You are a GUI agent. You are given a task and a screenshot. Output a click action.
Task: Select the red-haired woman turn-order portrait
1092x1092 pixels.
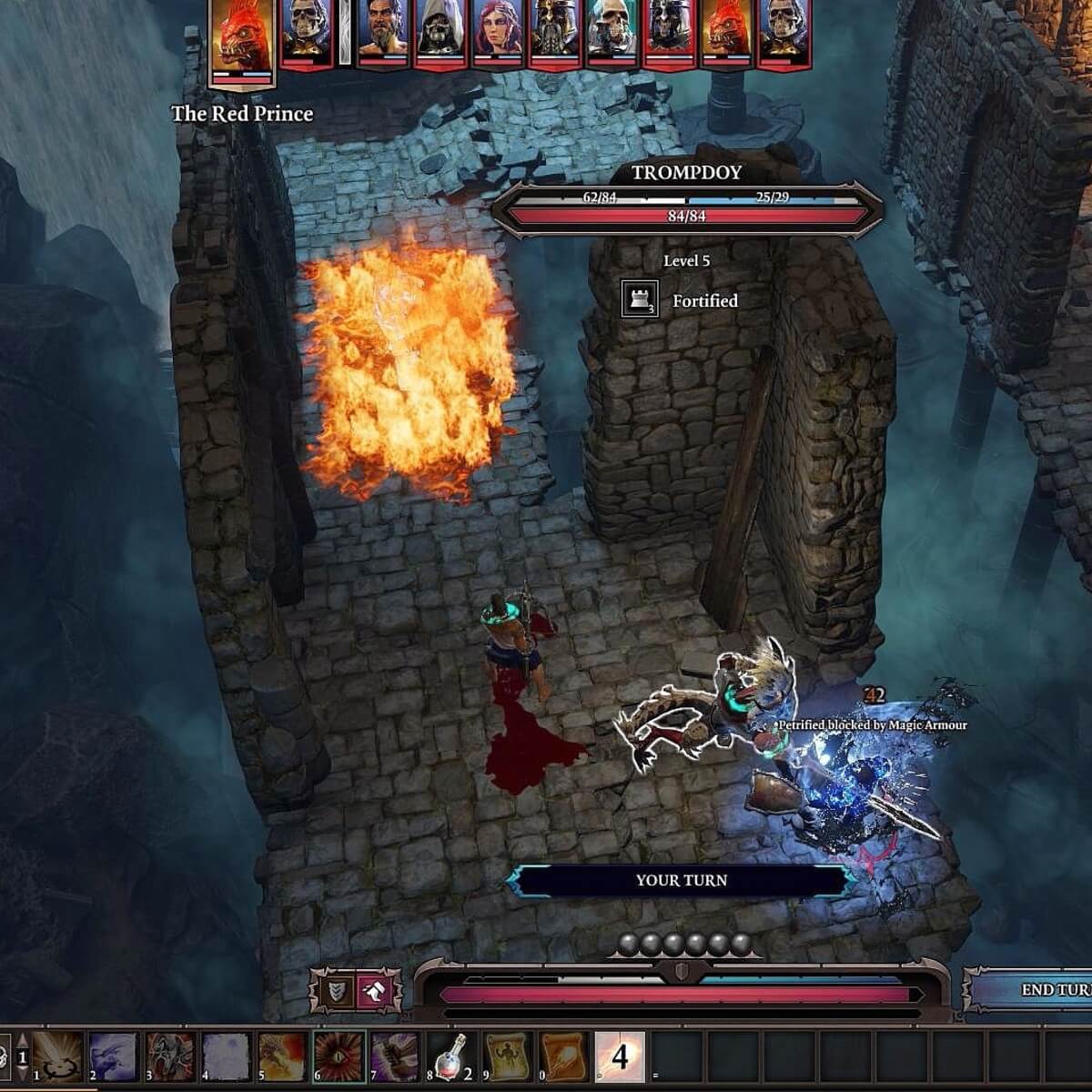[x=496, y=33]
